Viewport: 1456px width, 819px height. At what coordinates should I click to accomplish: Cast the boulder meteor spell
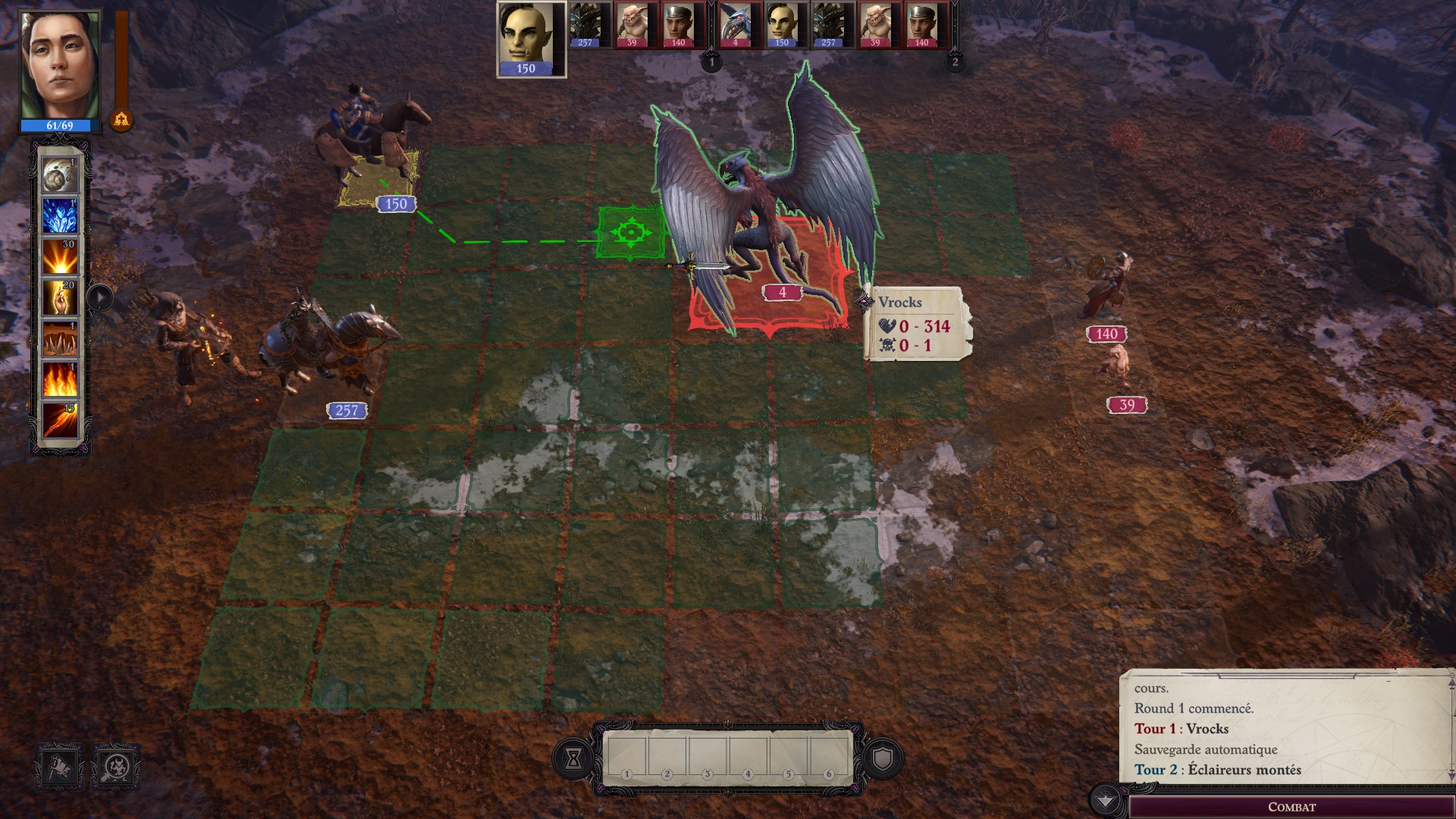click(x=60, y=177)
